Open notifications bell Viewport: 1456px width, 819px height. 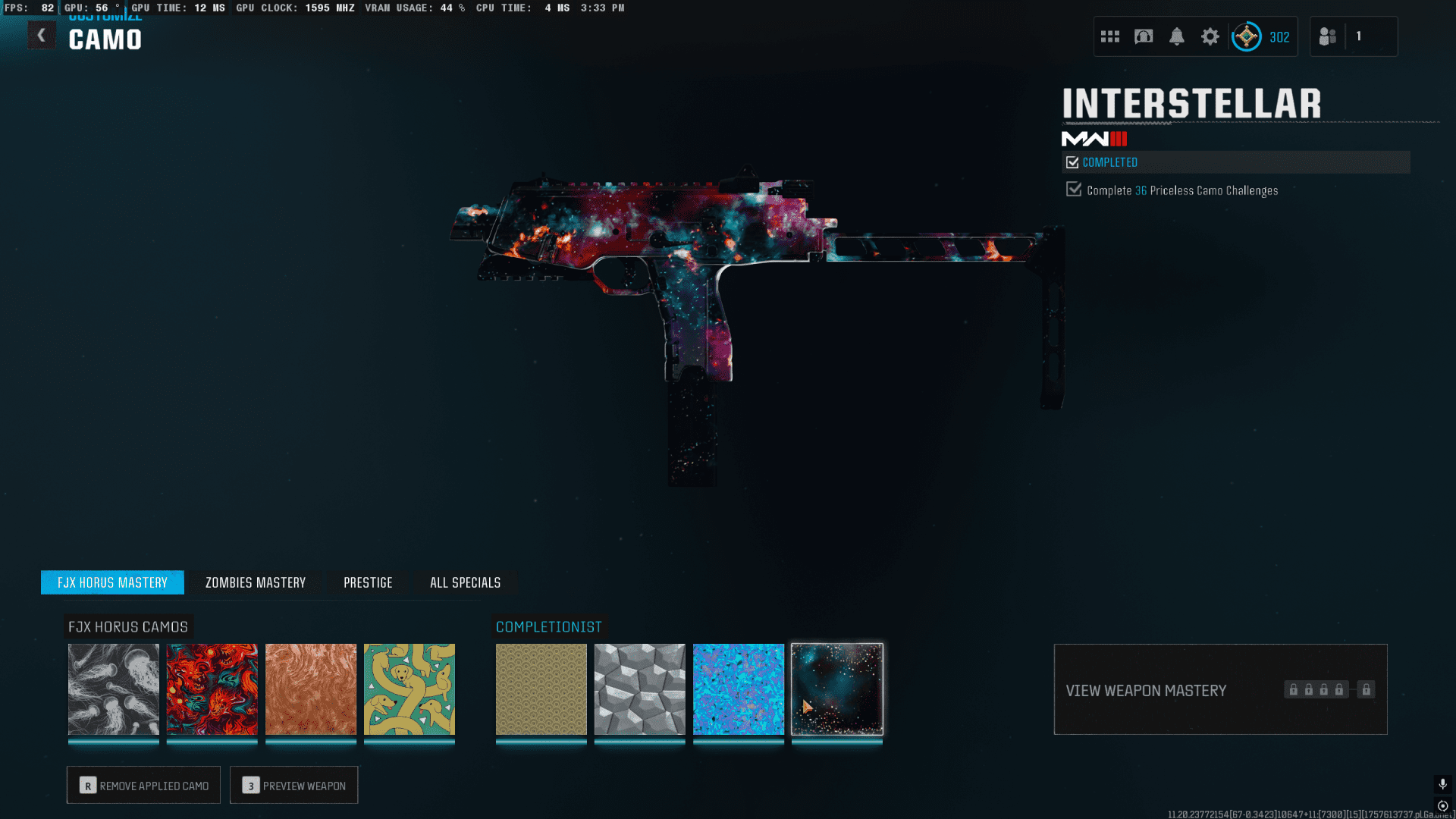tap(1177, 36)
